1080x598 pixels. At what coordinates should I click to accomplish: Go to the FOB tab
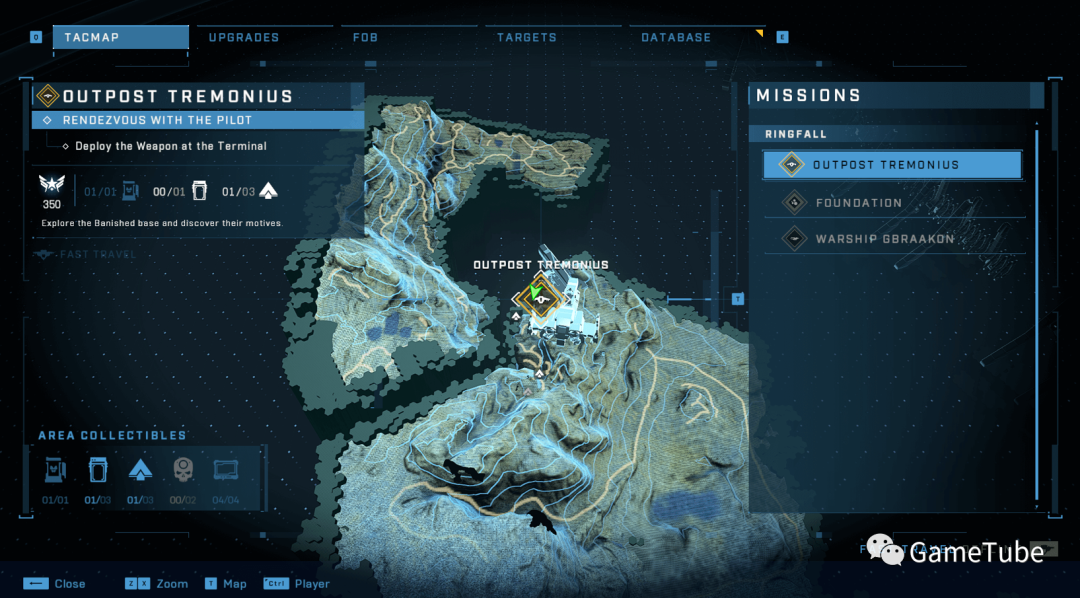(365, 38)
